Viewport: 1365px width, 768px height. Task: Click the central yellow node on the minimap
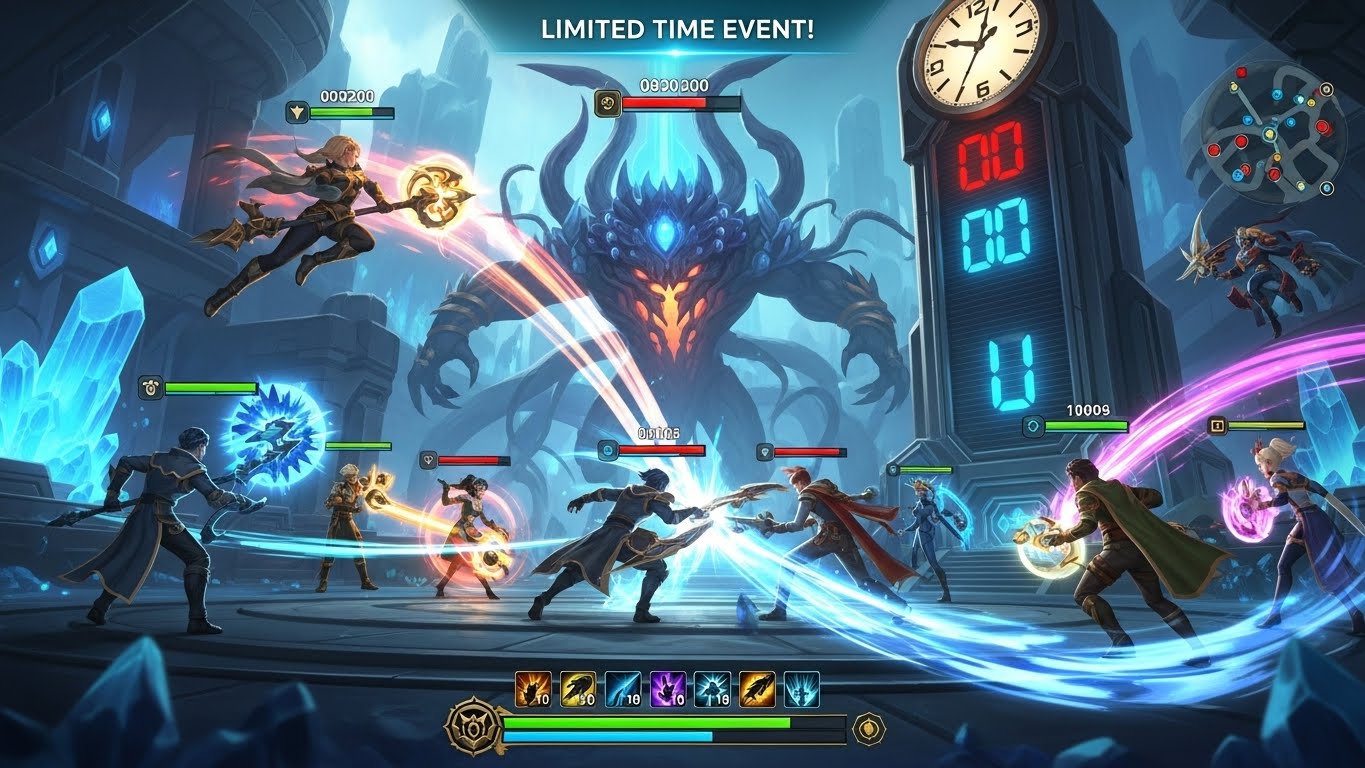coord(1269,134)
